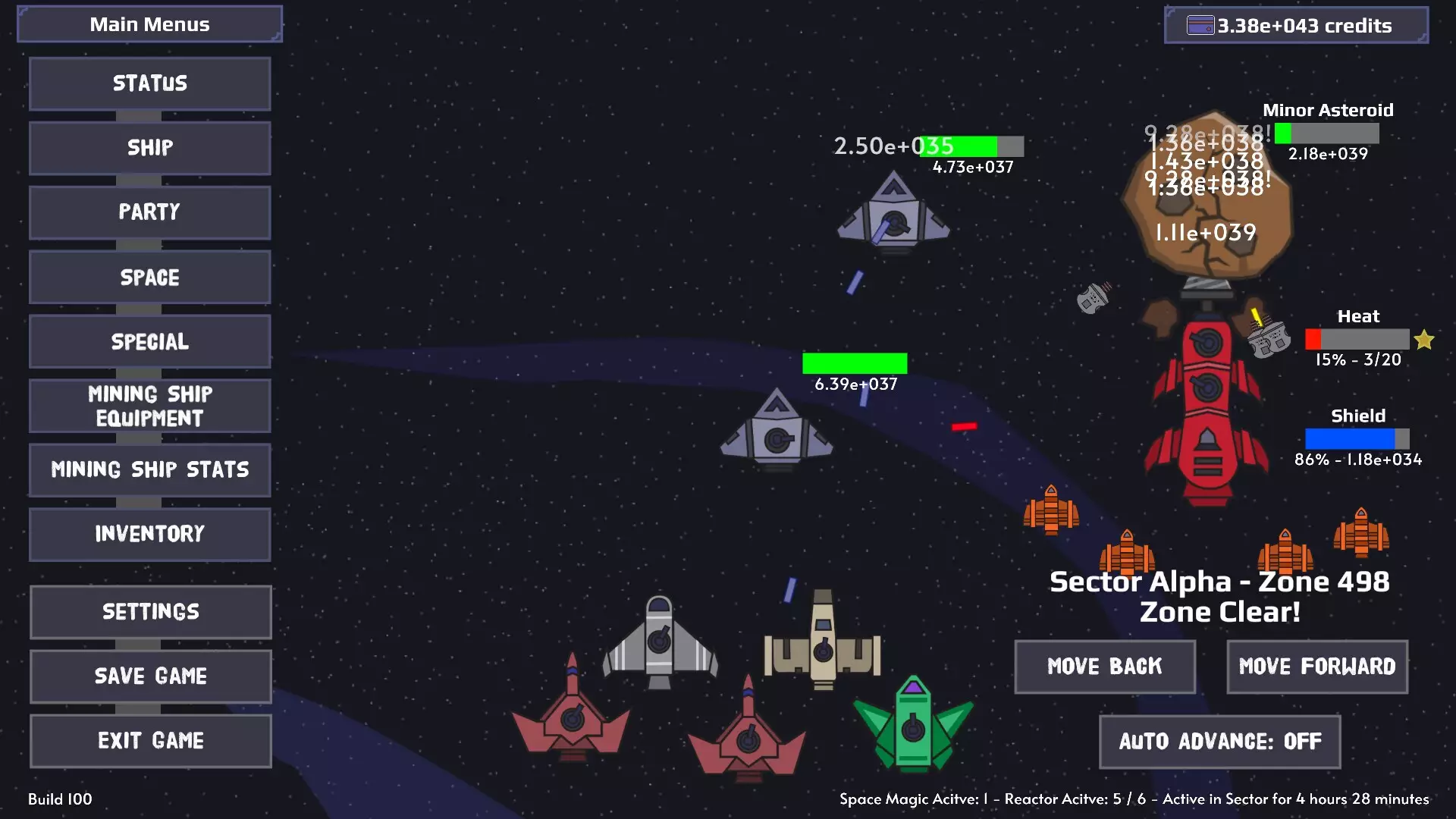Open the Settings screen
The width and height of the screenshot is (1456, 819).
[x=149, y=611]
